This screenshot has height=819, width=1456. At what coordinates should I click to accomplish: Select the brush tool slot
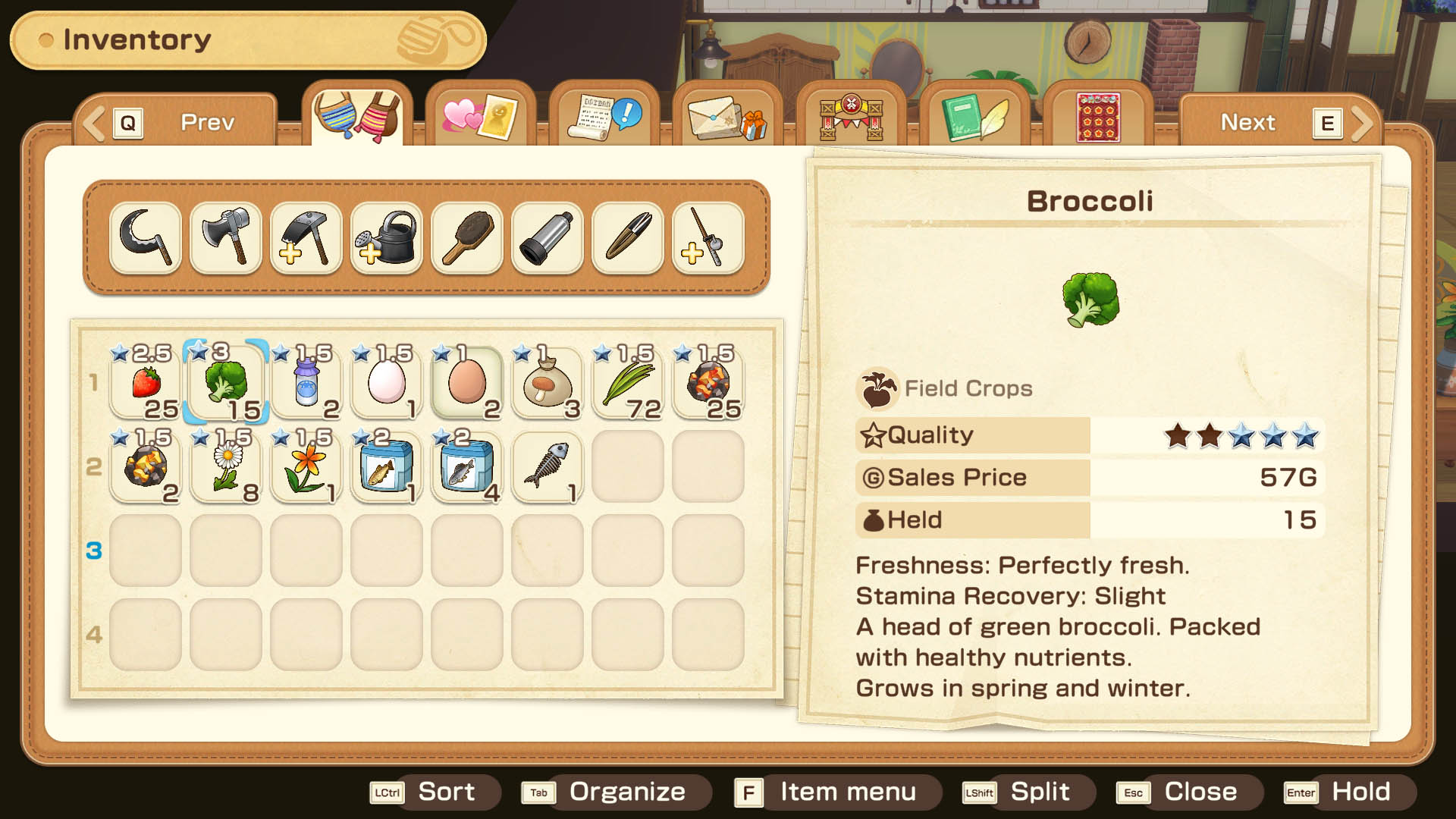pyautogui.click(x=467, y=237)
